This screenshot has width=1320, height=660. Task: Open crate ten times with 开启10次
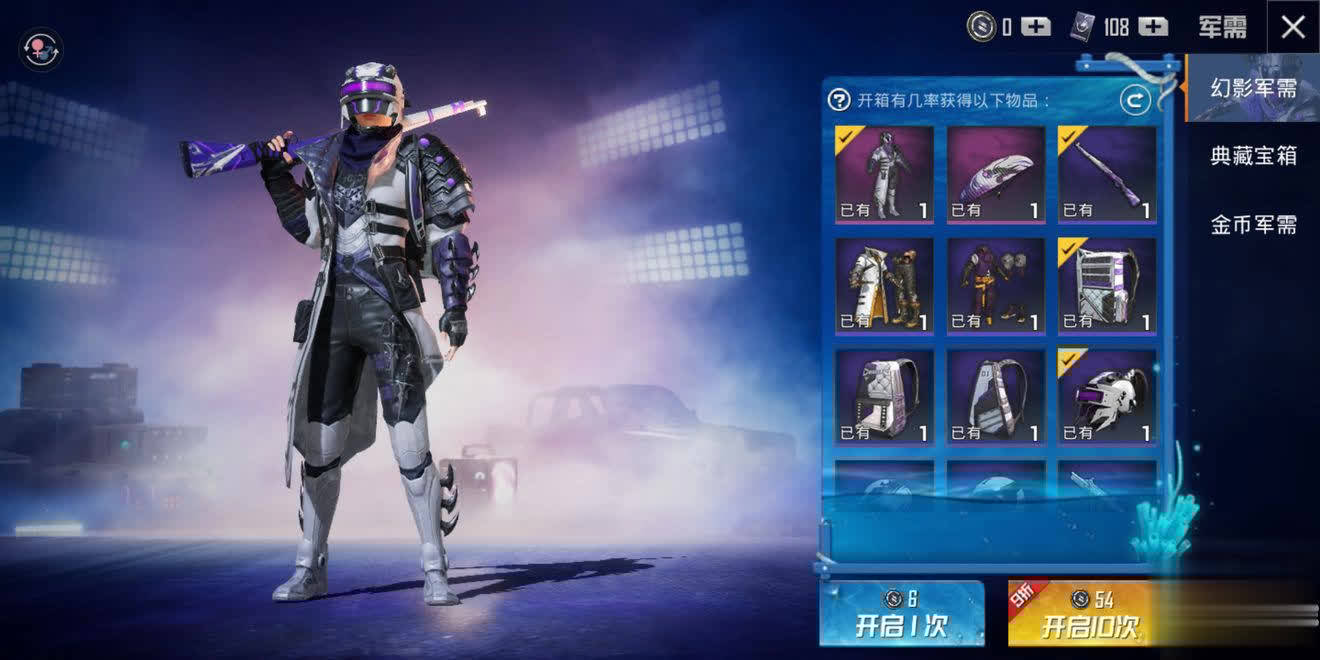[1090, 613]
